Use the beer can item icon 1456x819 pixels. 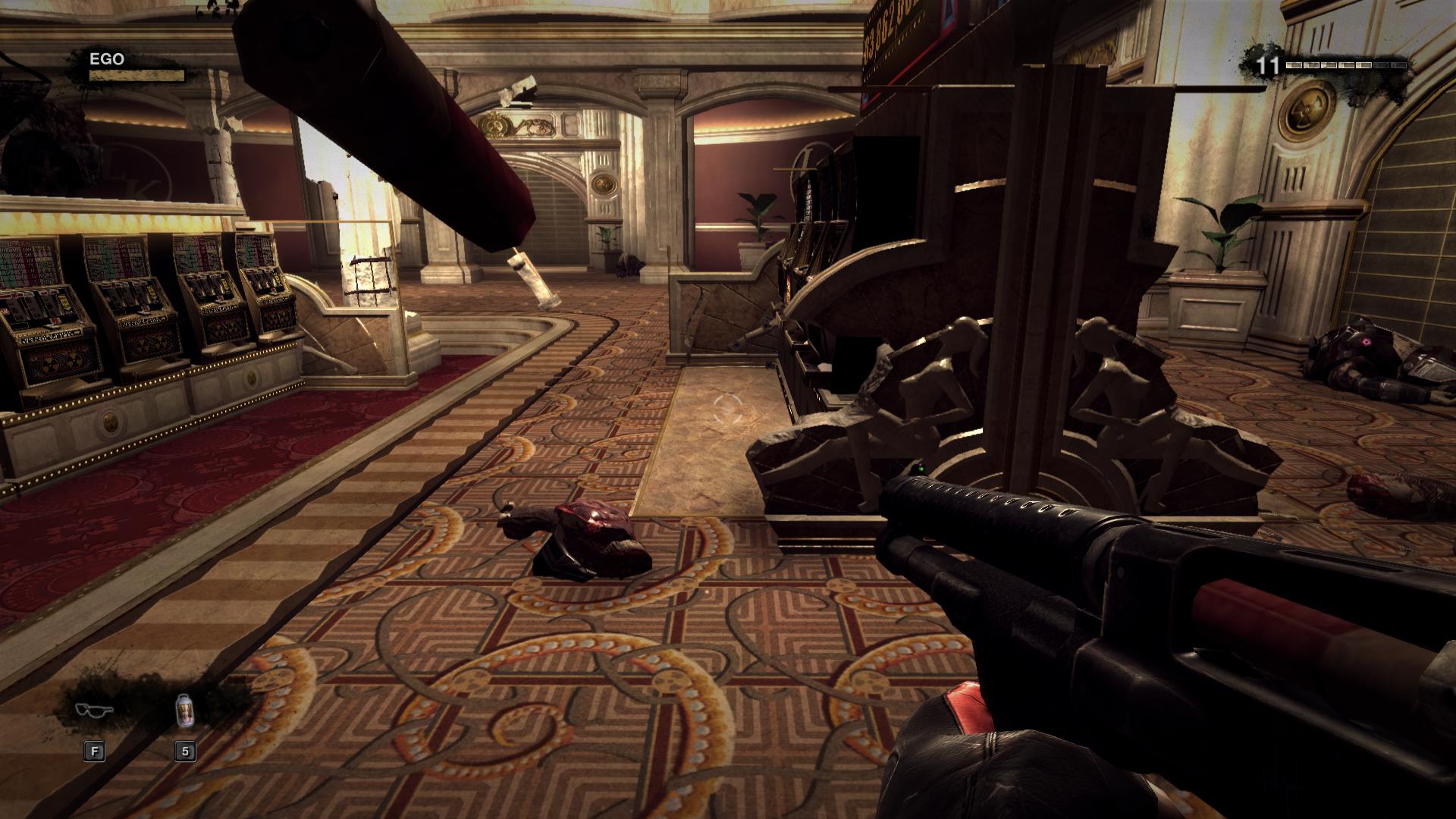185,711
